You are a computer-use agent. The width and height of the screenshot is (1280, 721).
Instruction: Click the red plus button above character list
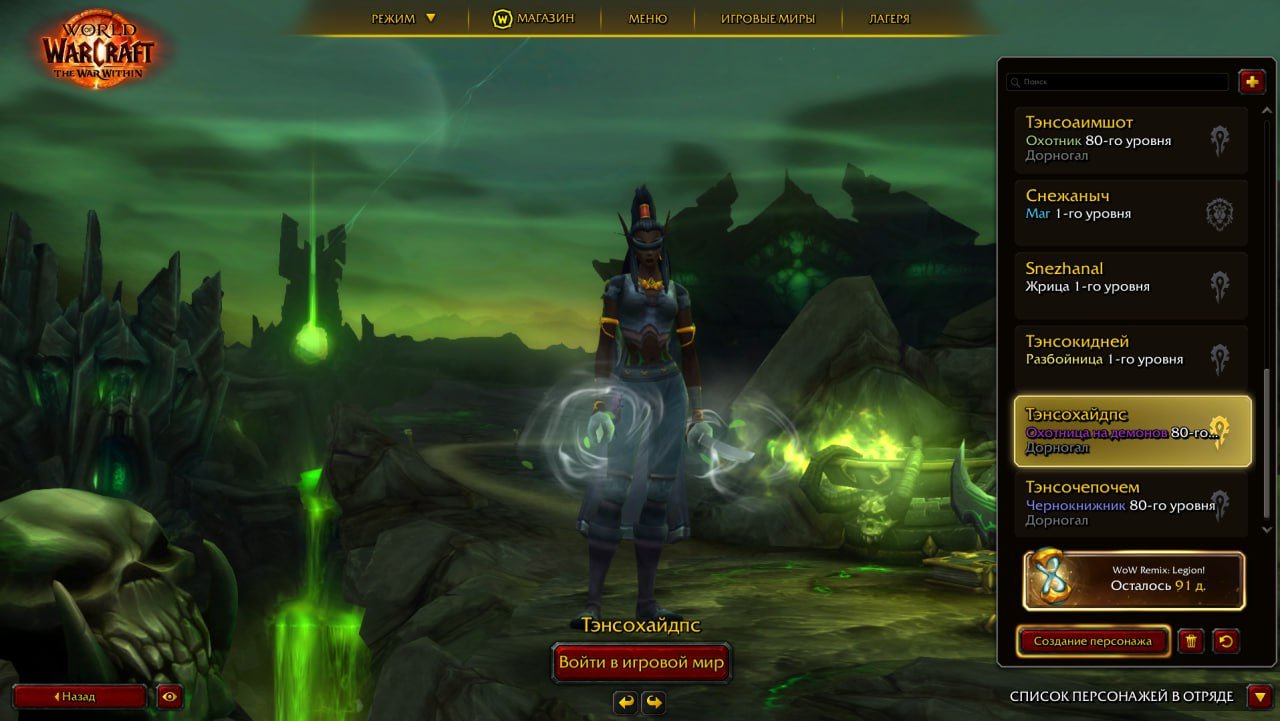[x=1251, y=82]
